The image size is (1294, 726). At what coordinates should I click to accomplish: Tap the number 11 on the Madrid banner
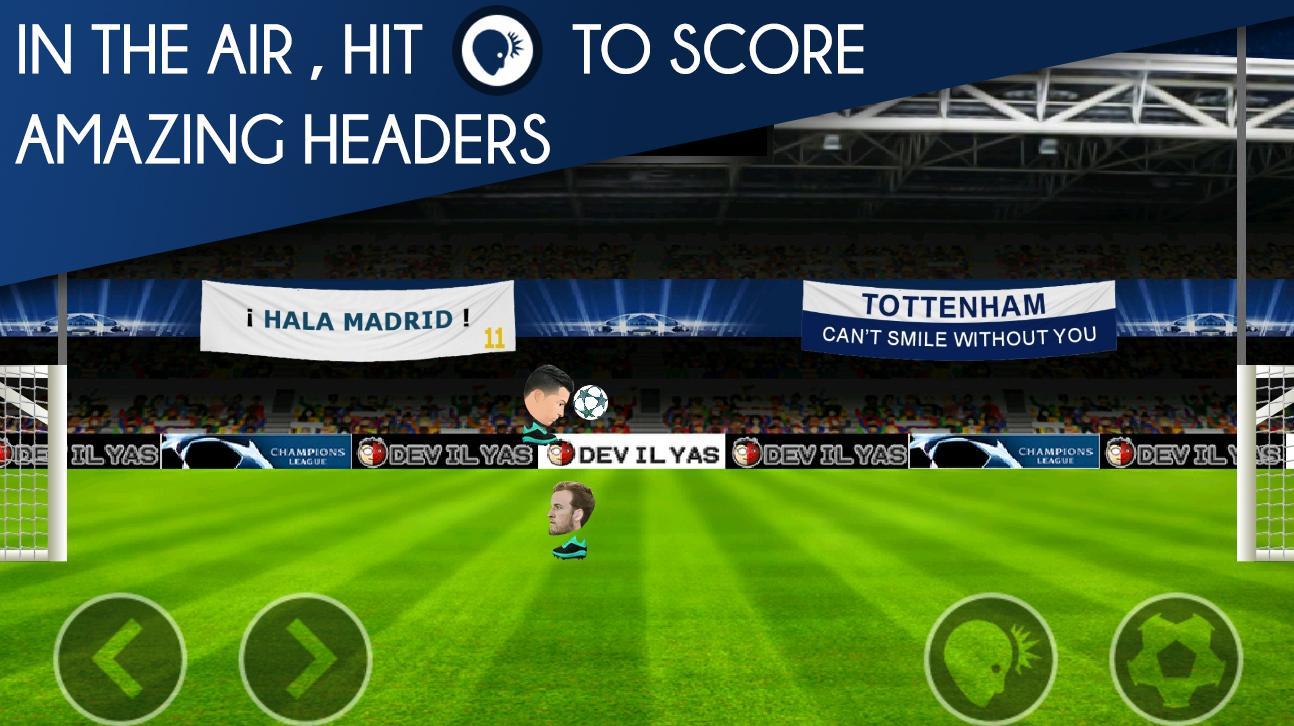tap(497, 336)
